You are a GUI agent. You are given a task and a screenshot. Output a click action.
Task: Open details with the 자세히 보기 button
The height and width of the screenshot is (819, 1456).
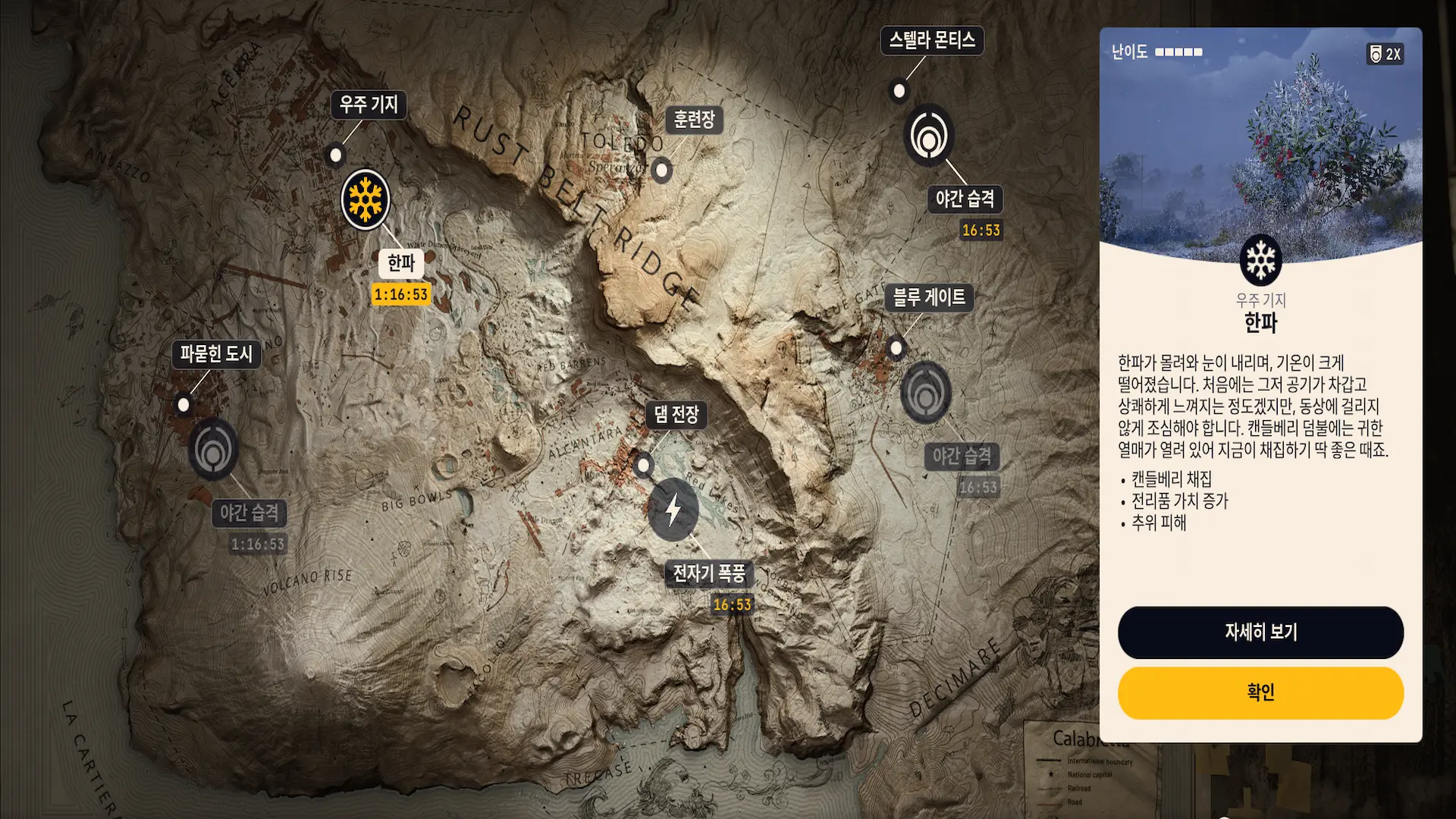[x=1260, y=632]
